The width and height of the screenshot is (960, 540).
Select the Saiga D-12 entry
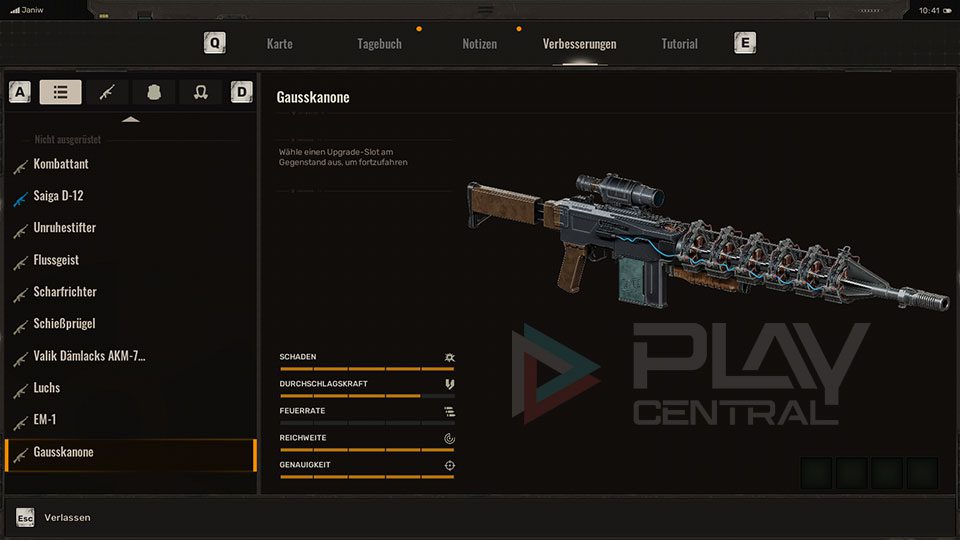click(58, 196)
